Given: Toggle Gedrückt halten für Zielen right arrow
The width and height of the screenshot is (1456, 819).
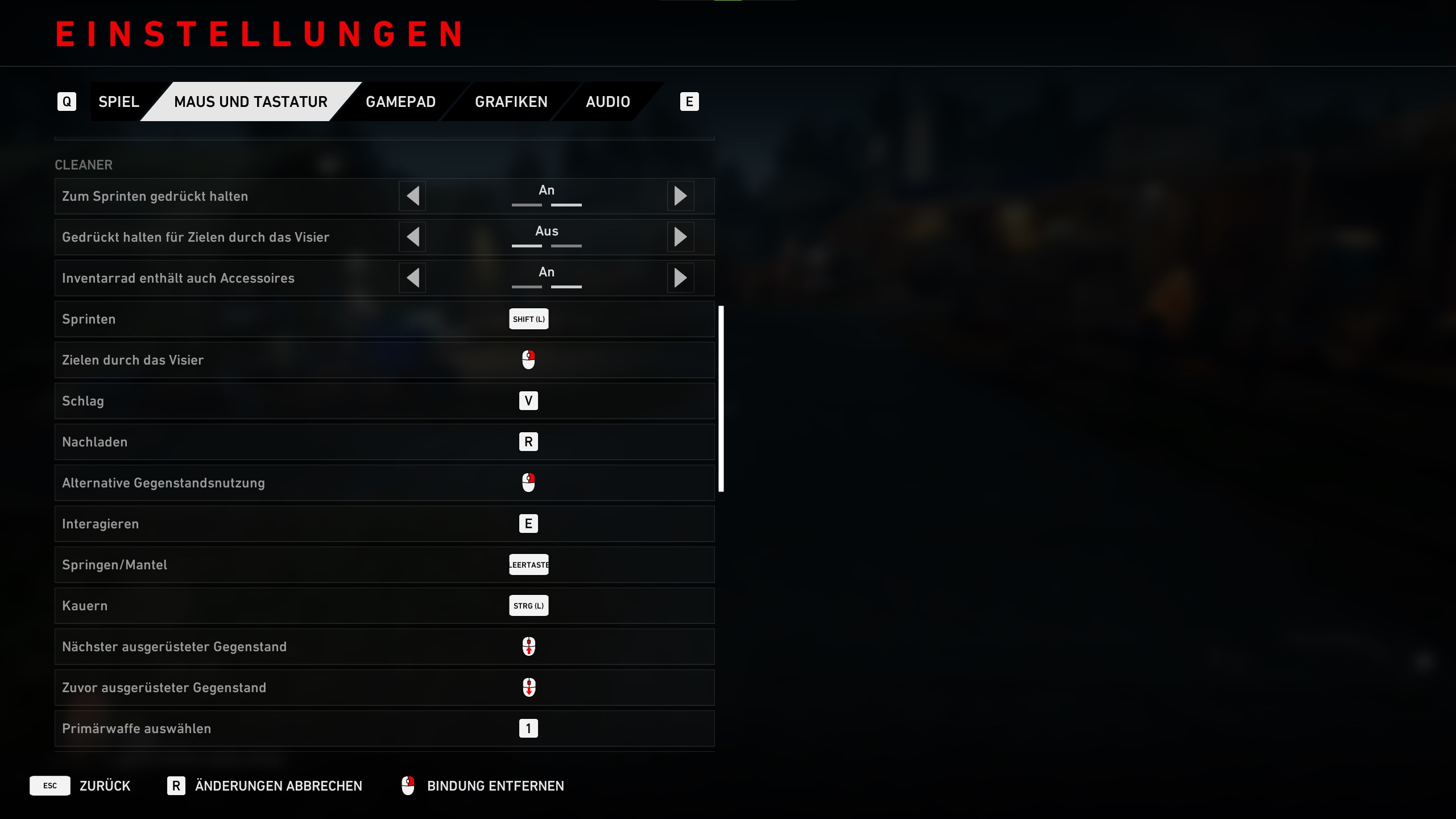Looking at the screenshot, I should click(680, 237).
